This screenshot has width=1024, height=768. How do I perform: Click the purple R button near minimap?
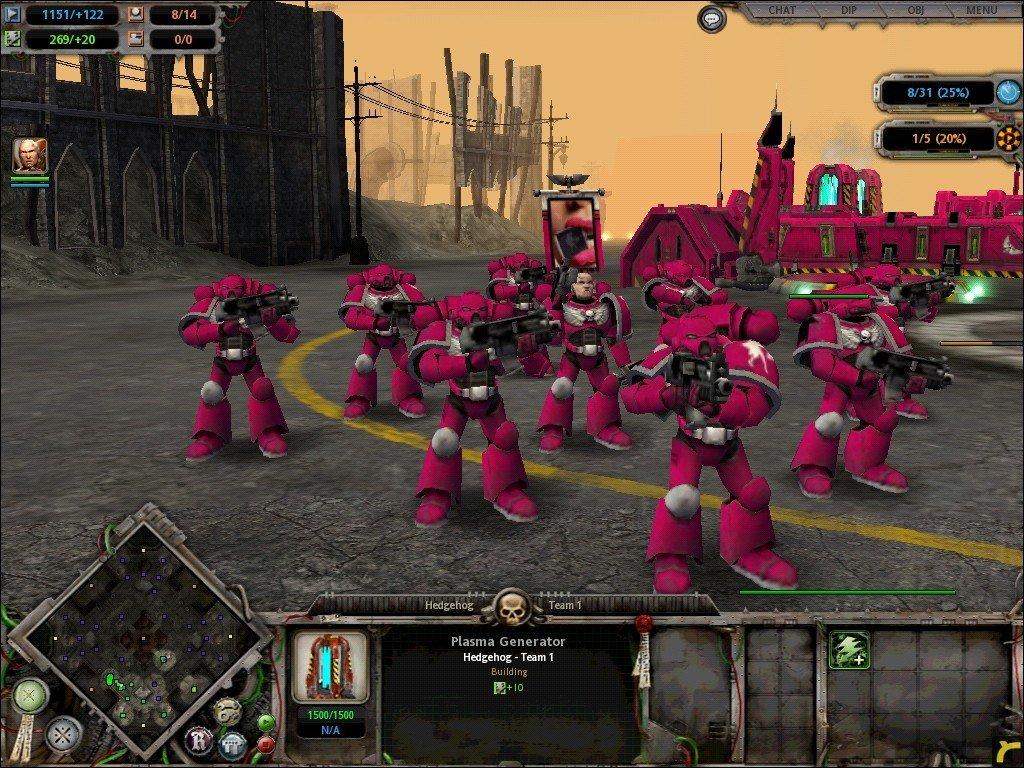(x=198, y=741)
